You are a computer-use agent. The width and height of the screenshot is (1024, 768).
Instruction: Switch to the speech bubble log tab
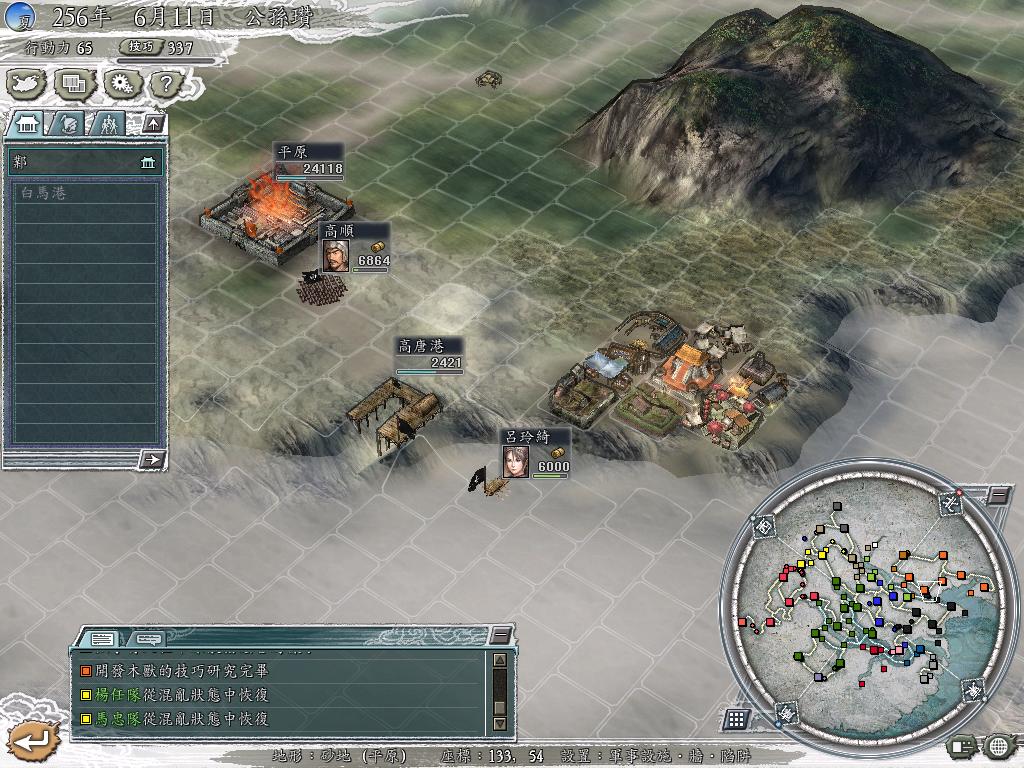click(147, 638)
